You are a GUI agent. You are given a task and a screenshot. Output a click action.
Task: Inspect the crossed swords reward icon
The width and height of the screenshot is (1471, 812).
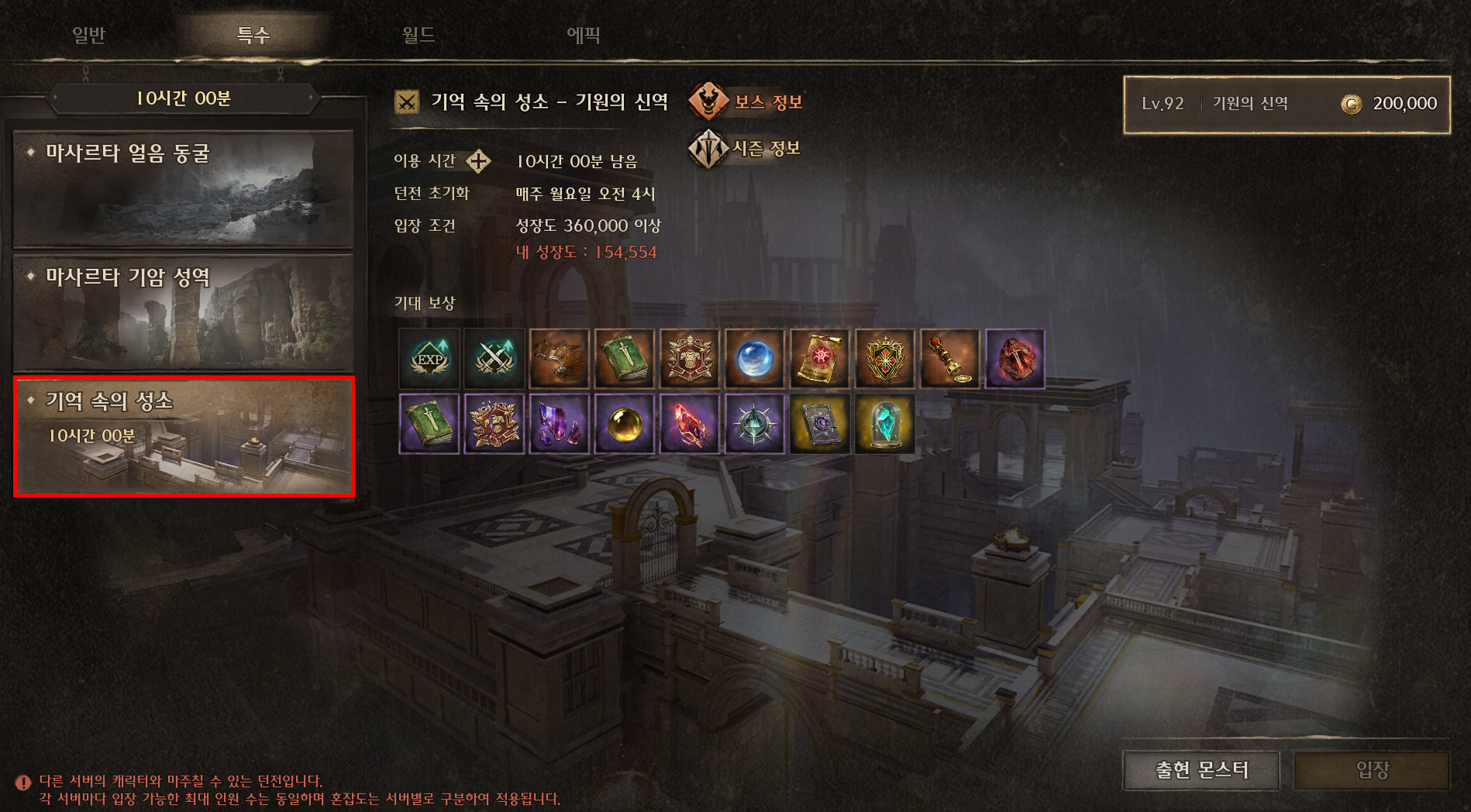click(x=494, y=359)
